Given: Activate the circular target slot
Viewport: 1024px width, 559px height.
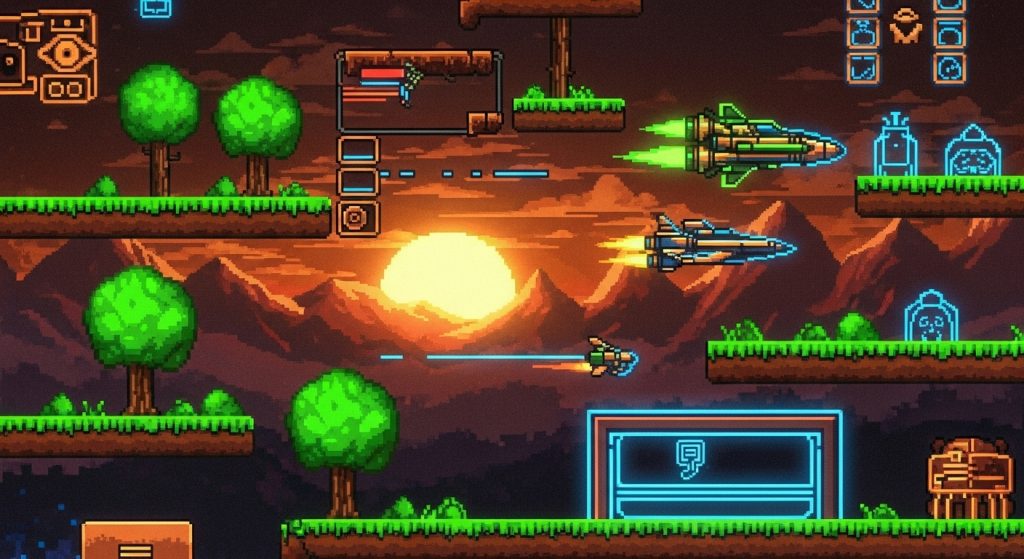Looking at the screenshot, I should [357, 217].
